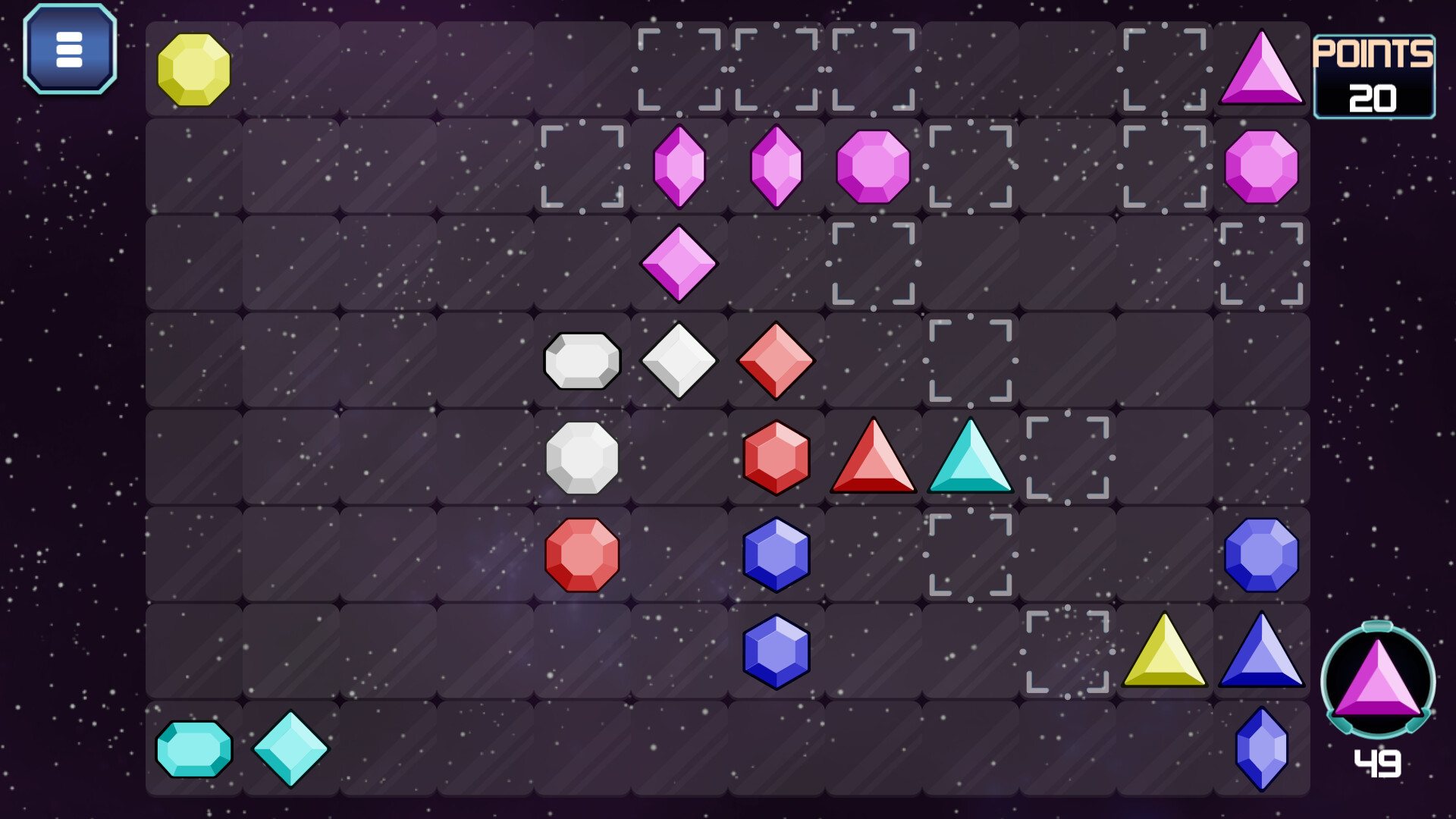Click the dashed target square left of the pink crystals
This screenshot has width=1456, height=819.
pyautogui.click(x=582, y=168)
